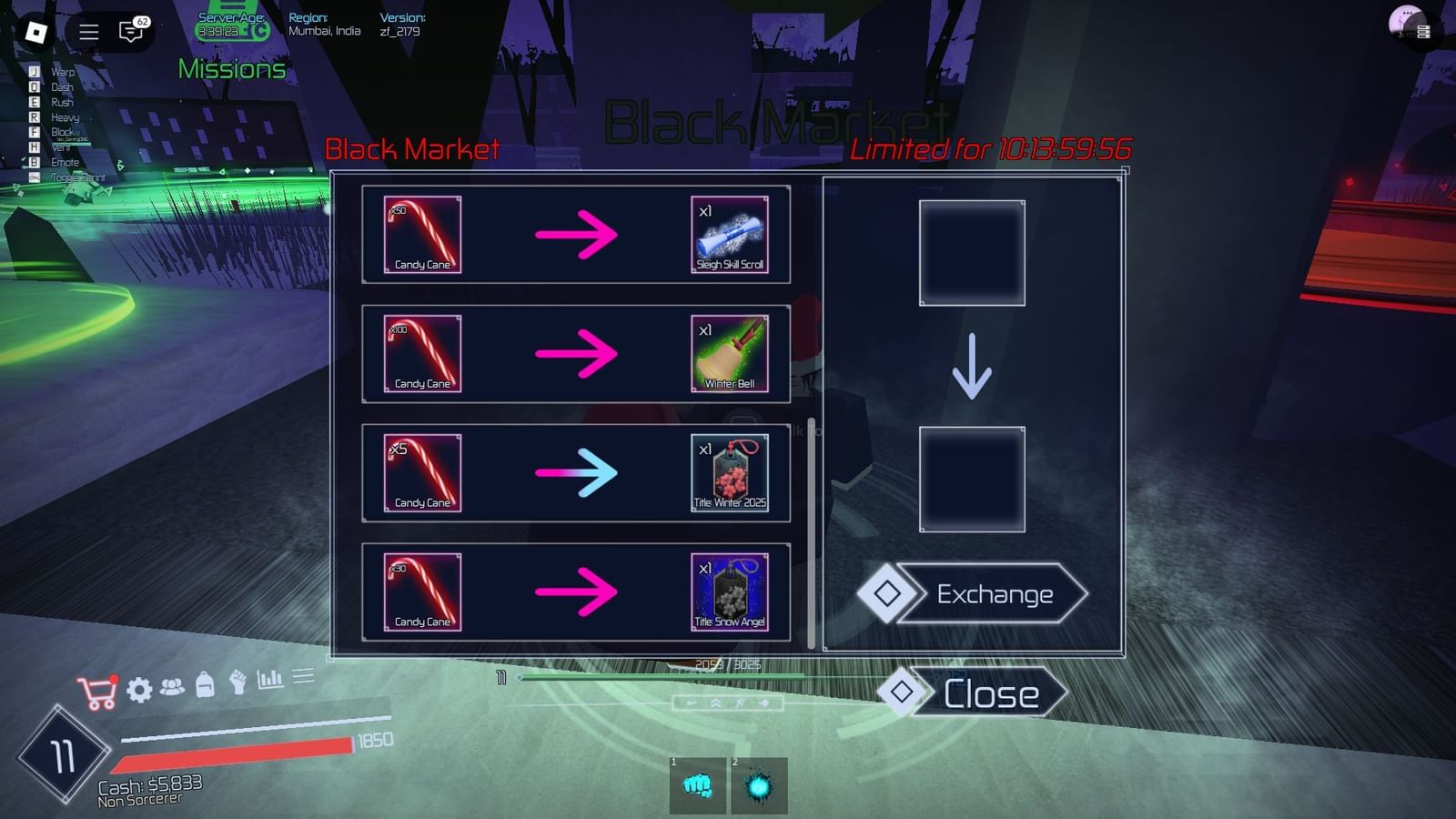The height and width of the screenshot is (819, 1456).
Task: Open the settings gear menu
Action: [x=138, y=690]
